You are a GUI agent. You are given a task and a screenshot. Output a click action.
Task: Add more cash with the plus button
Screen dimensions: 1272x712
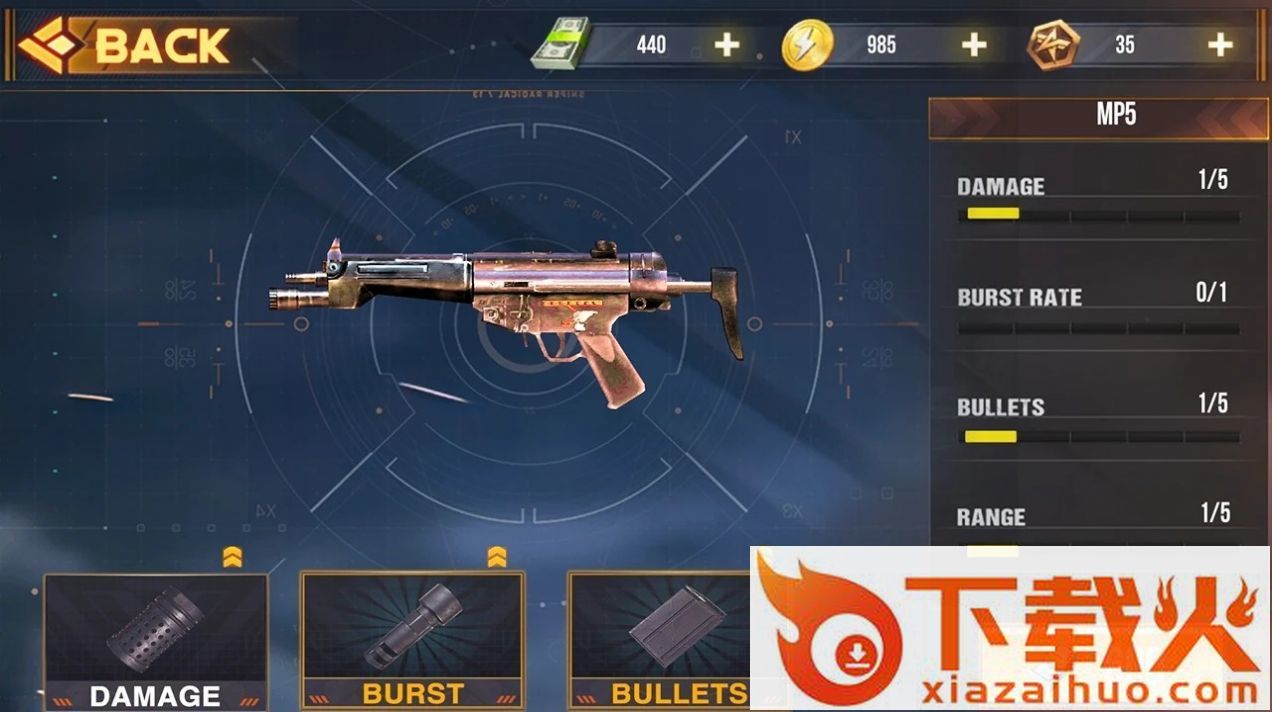[727, 45]
